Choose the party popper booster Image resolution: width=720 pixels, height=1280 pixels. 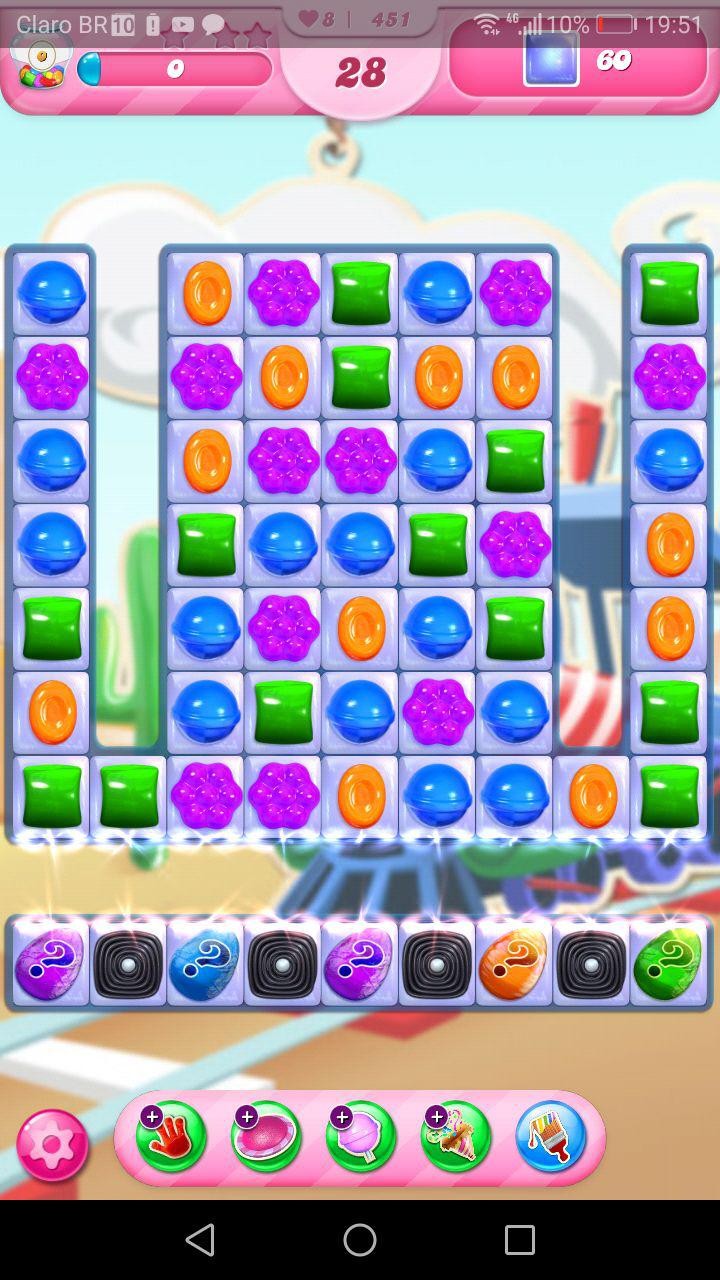(x=455, y=1137)
